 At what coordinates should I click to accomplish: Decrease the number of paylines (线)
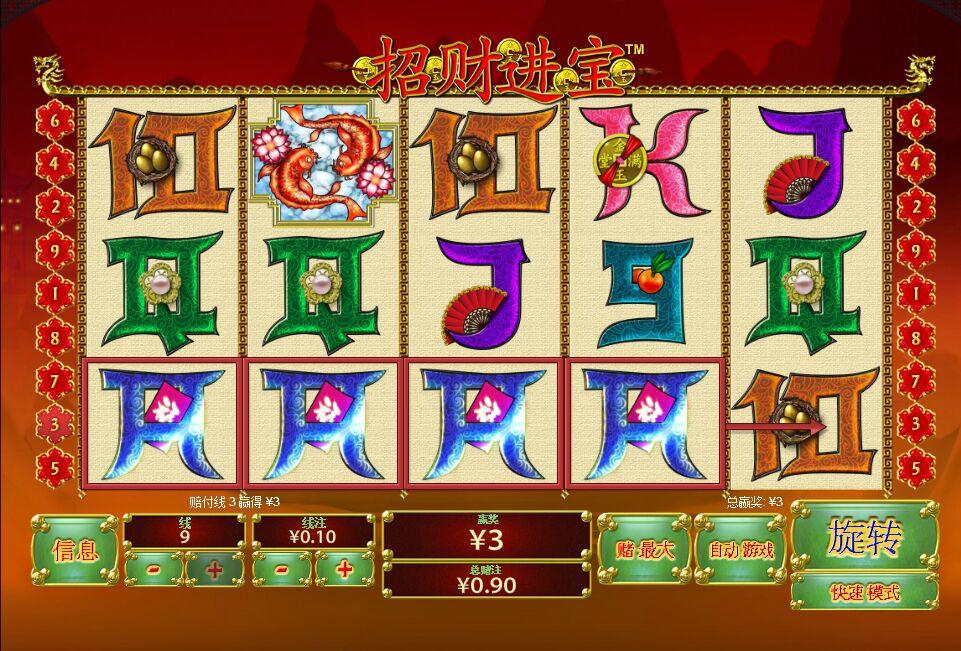154,569
